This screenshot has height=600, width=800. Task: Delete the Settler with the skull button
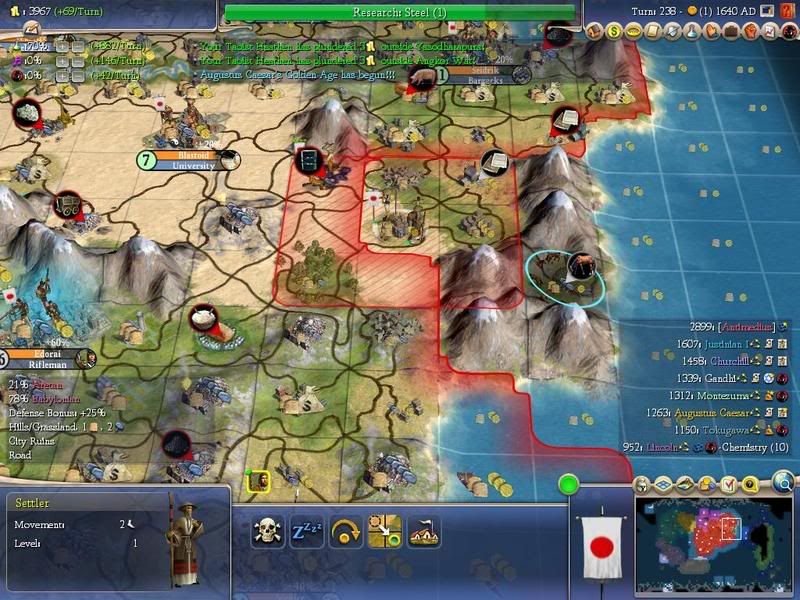[267, 530]
